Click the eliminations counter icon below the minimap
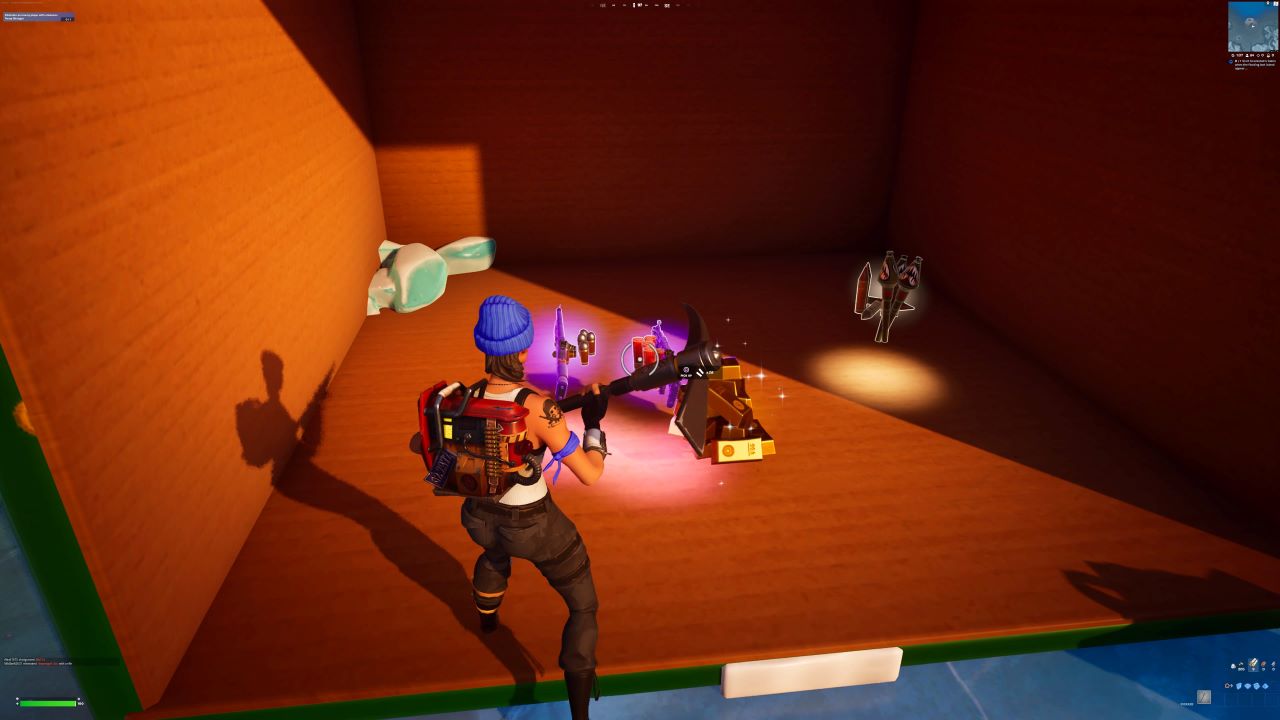This screenshot has height=720, width=1280. point(1257,55)
